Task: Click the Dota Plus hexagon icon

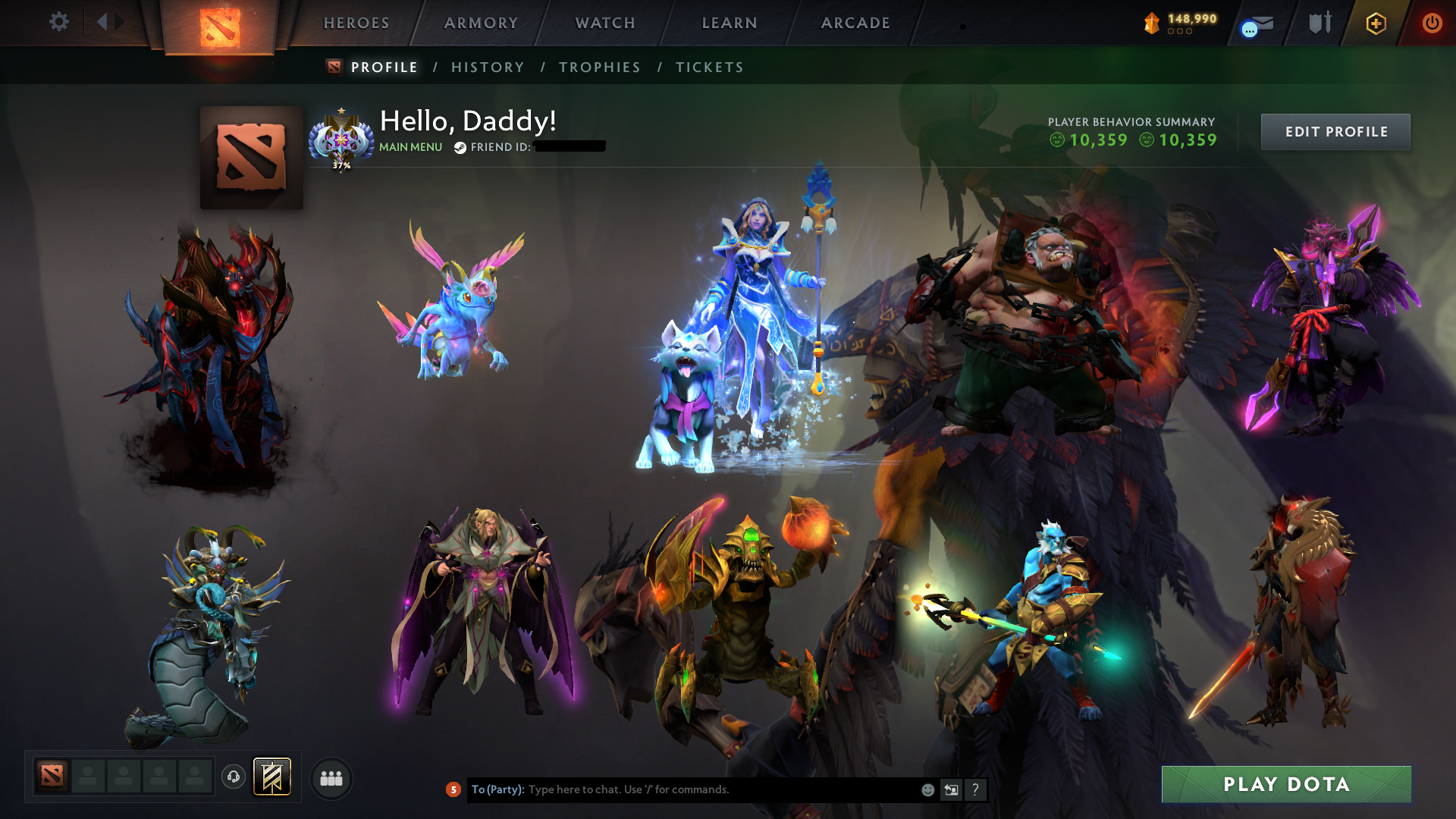Action: [x=1375, y=23]
